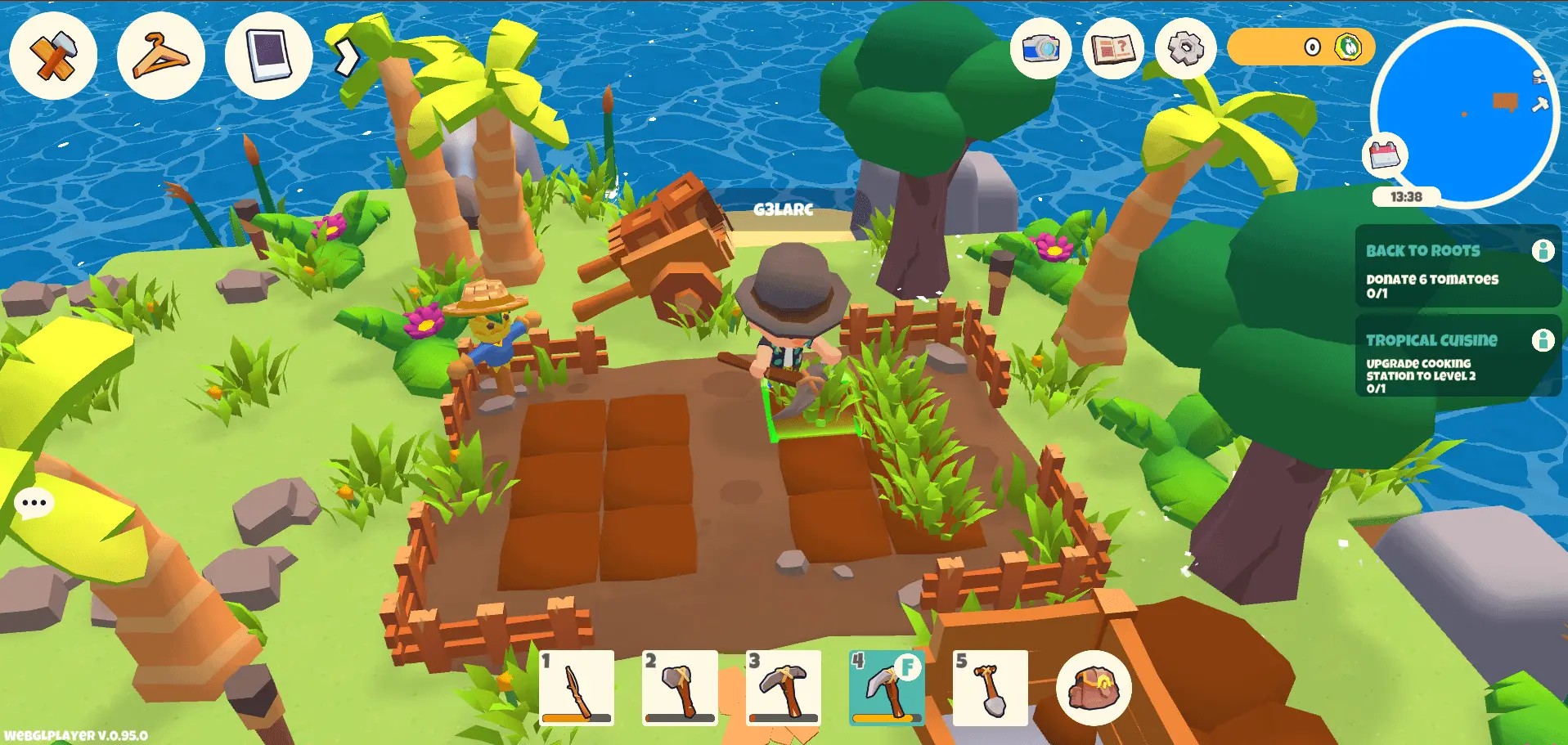
Task: Select the stone shovel in slot 5
Action: pos(990,688)
